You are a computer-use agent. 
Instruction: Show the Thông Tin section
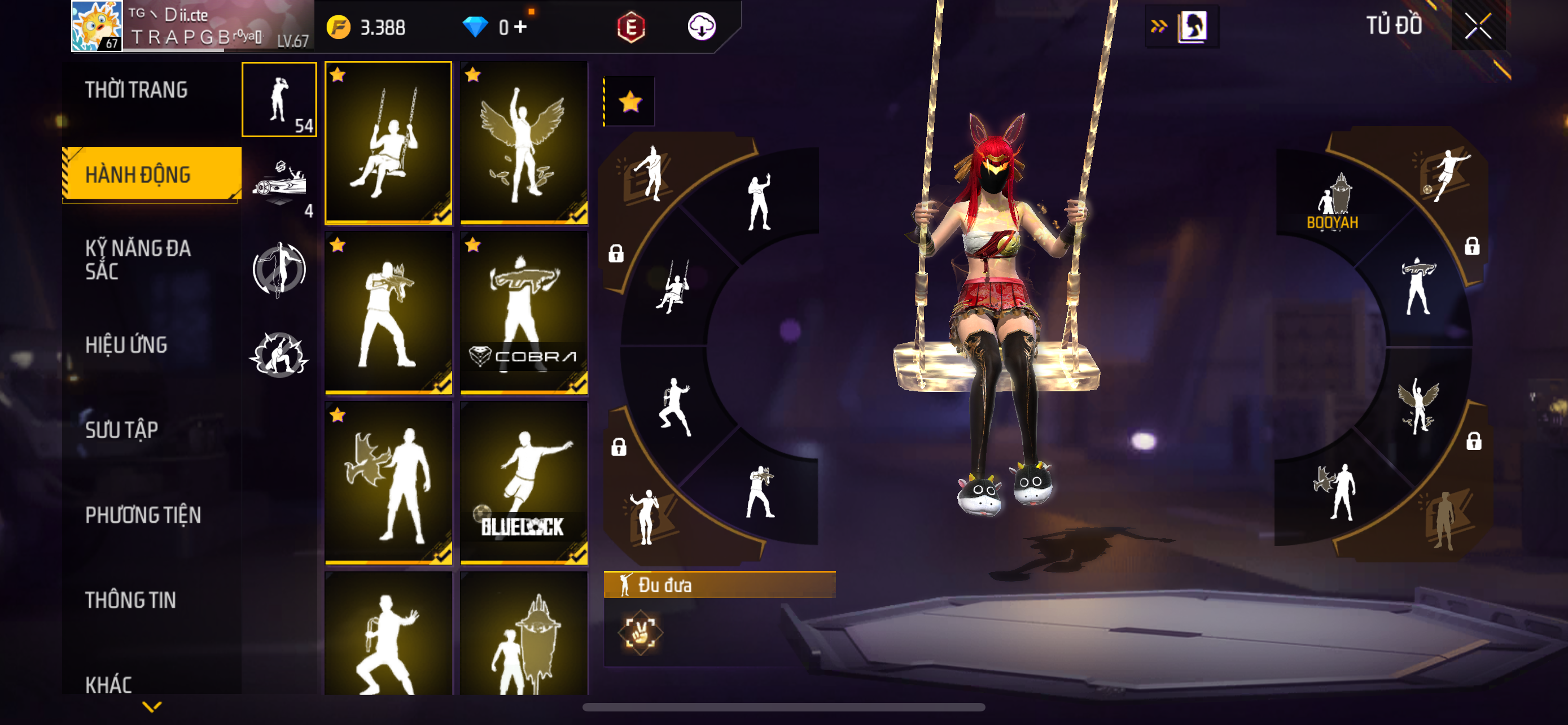130,600
